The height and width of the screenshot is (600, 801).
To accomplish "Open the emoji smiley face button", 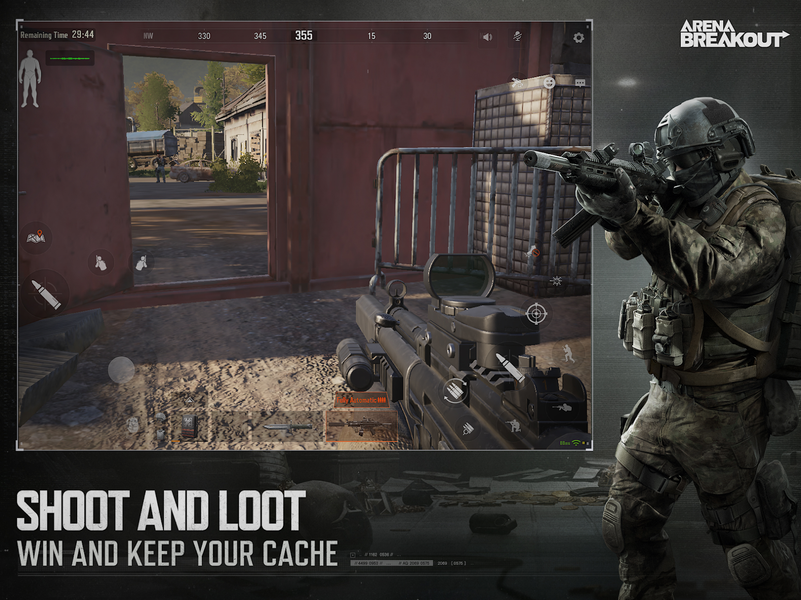I will point(549,81).
